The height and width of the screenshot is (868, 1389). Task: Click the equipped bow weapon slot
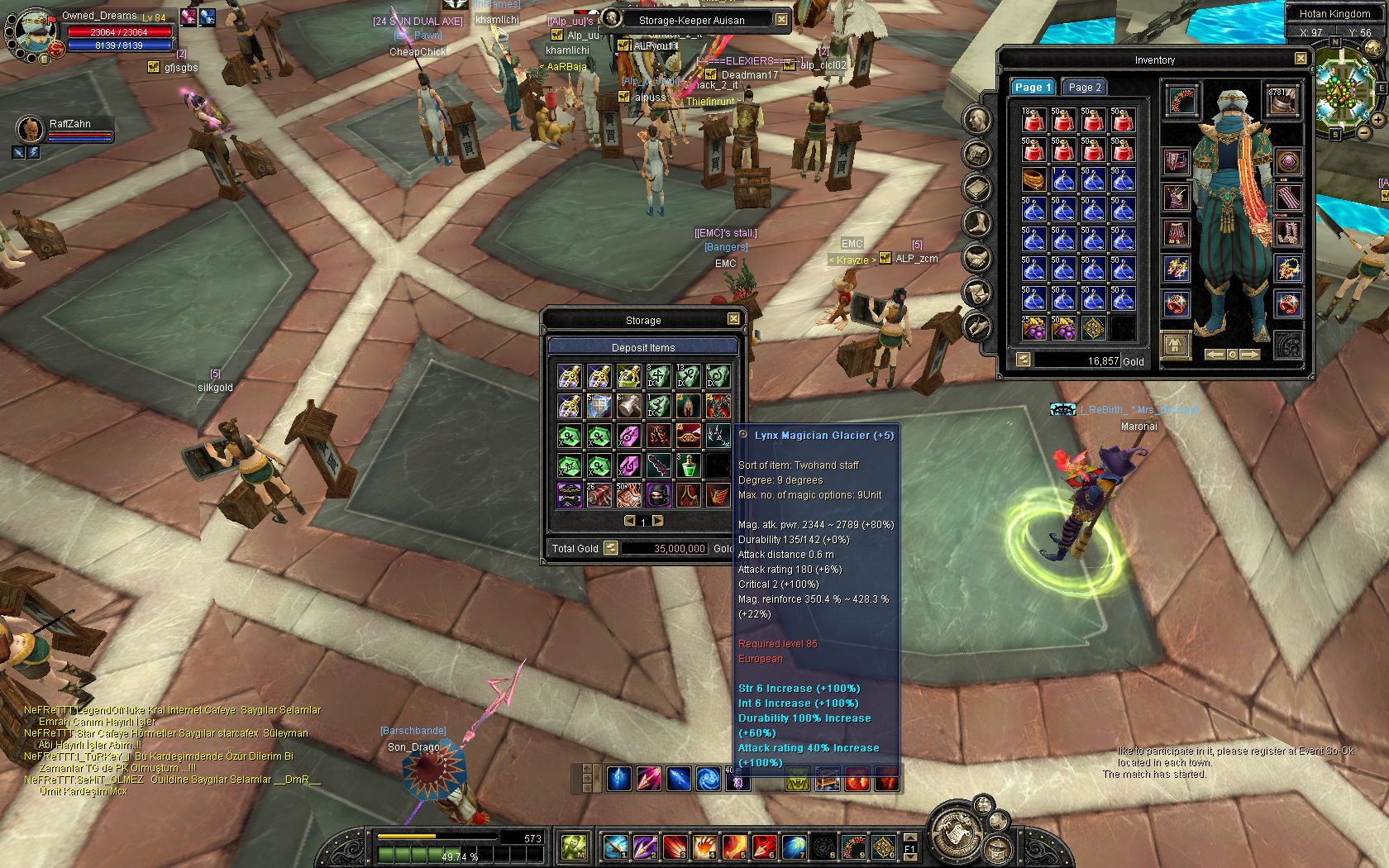pos(1183,100)
